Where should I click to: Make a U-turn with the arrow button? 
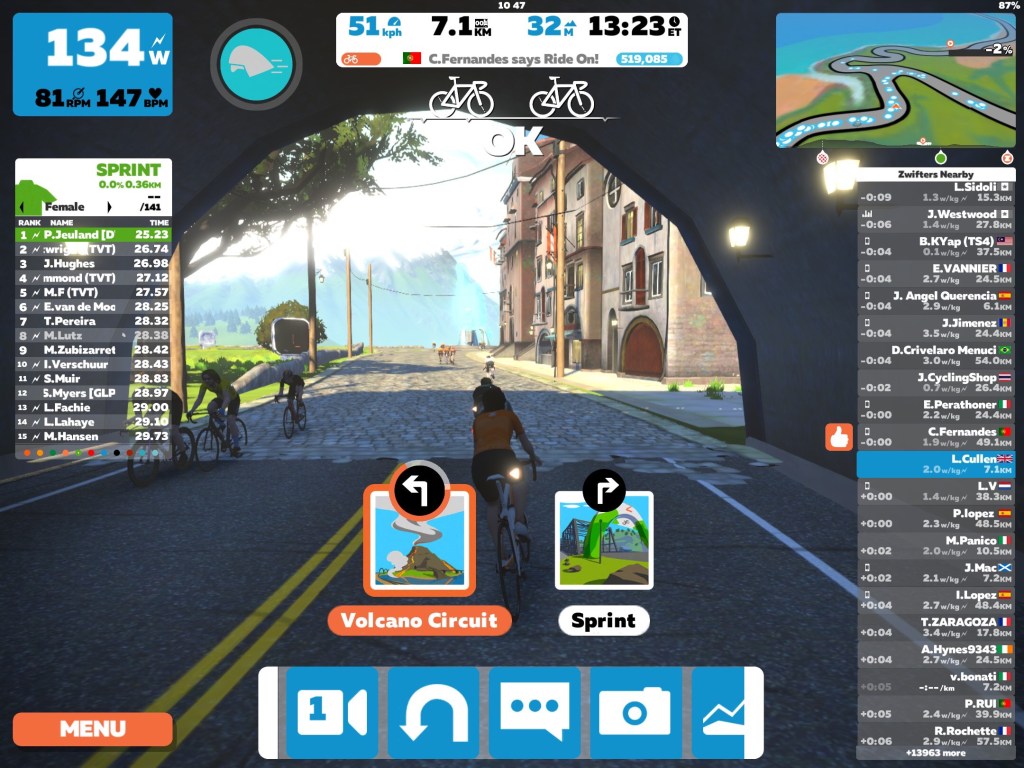tap(433, 712)
